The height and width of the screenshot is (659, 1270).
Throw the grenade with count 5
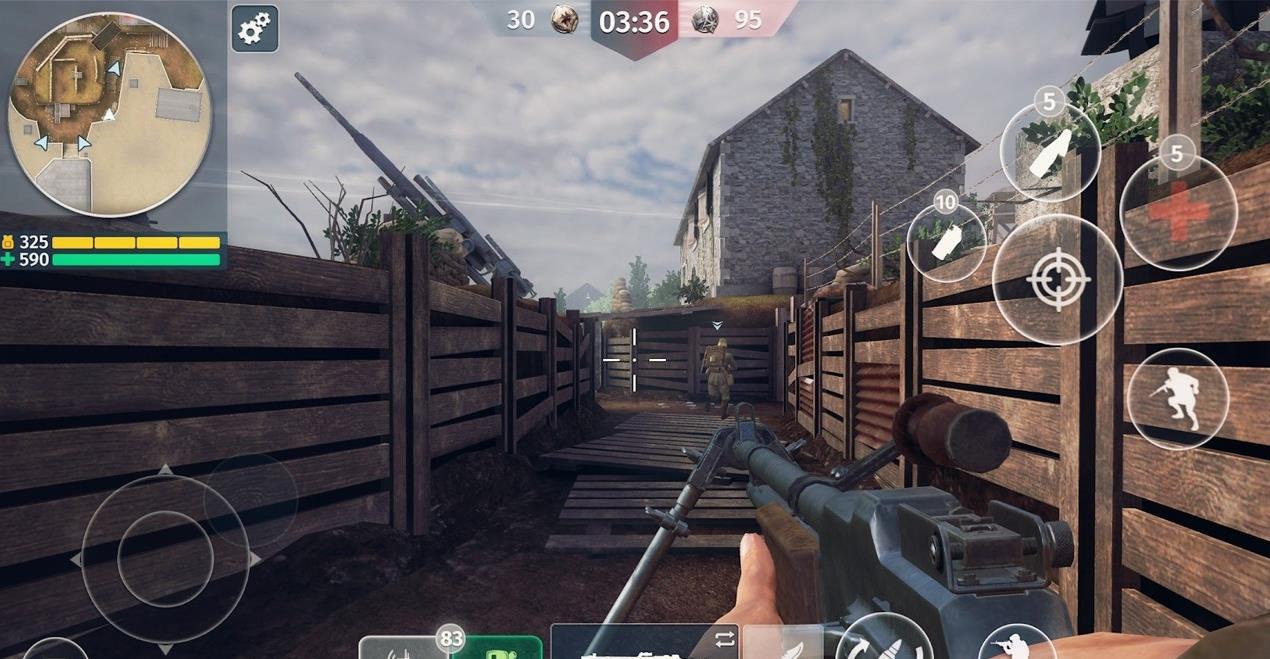pos(1050,153)
